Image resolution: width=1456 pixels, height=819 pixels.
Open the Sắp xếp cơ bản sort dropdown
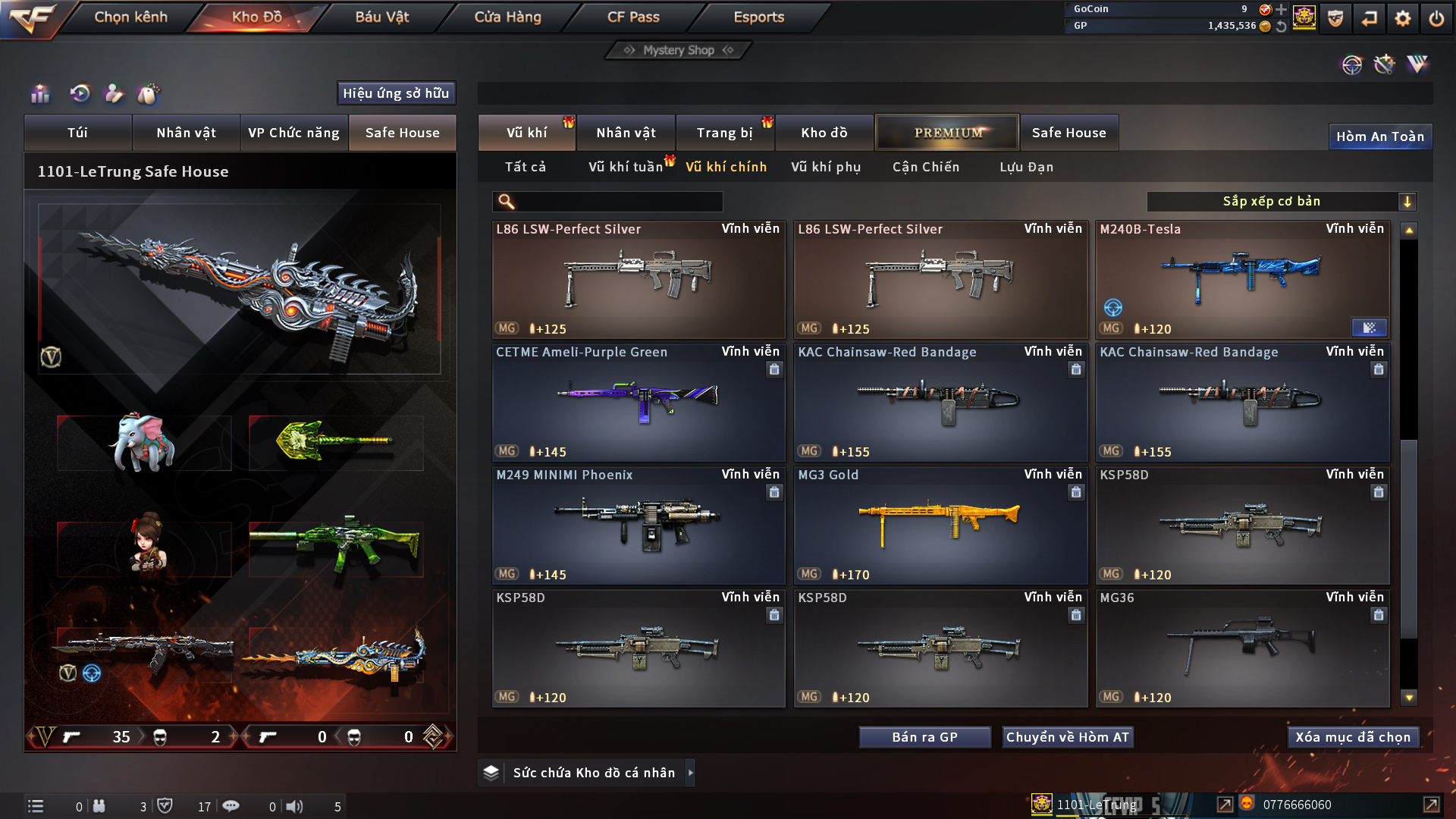[x=1281, y=201]
